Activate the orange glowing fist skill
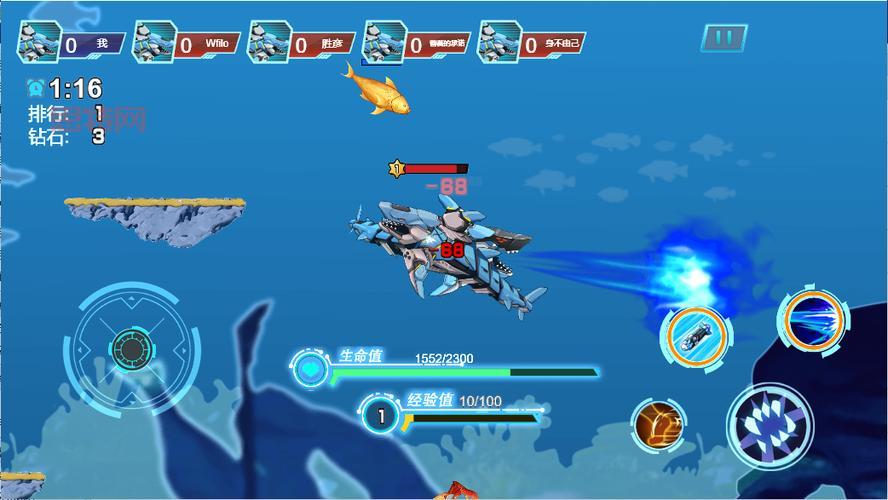Viewport: 888px width, 500px height. click(659, 424)
